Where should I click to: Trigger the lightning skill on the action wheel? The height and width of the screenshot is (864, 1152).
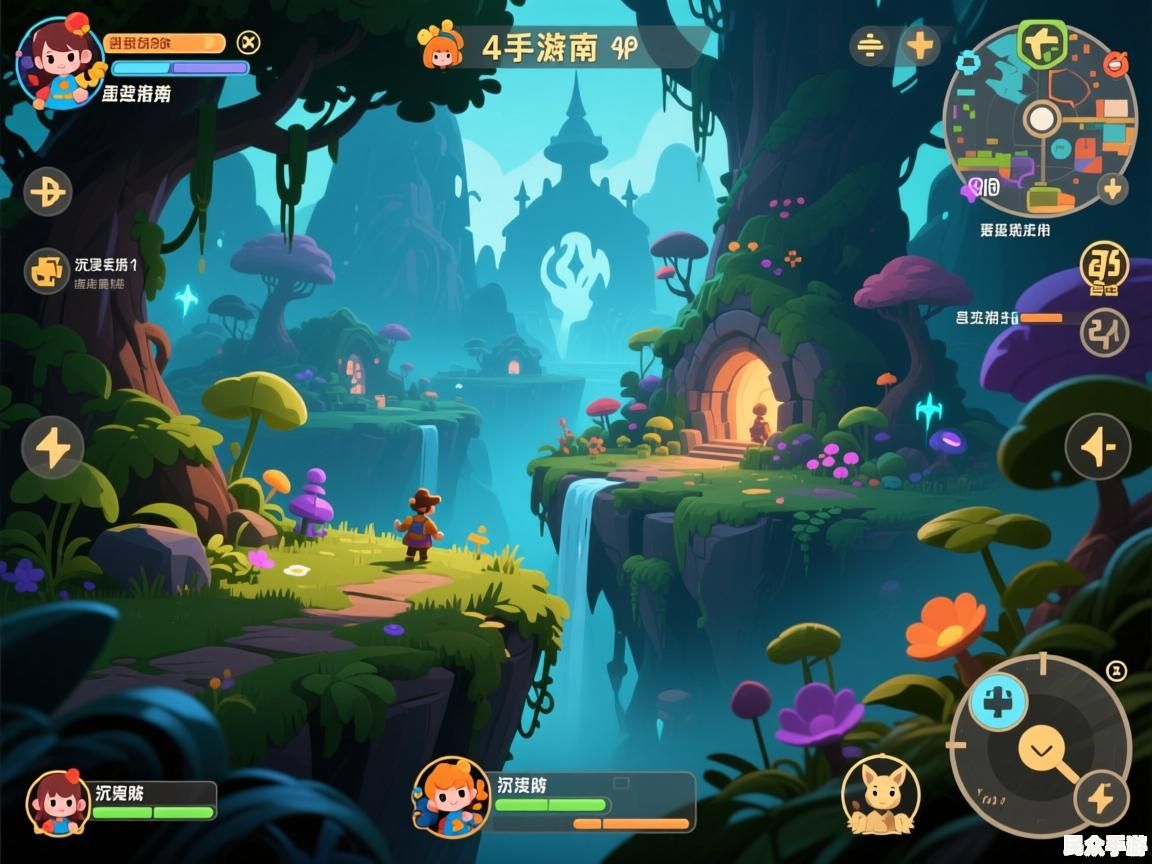coord(1101,797)
